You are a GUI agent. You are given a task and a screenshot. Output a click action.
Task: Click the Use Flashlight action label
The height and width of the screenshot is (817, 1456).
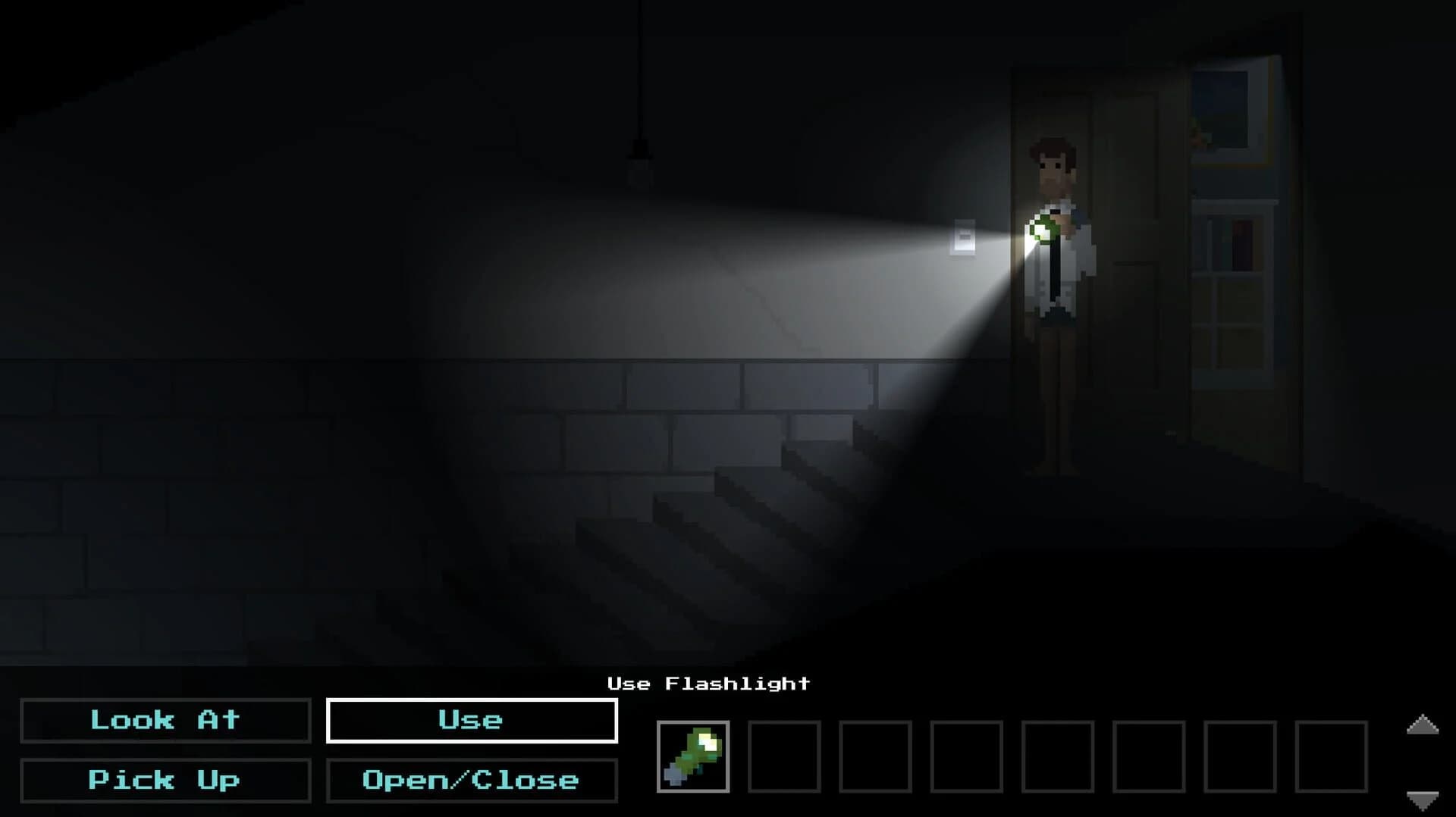pyautogui.click(x=708, y=683)
